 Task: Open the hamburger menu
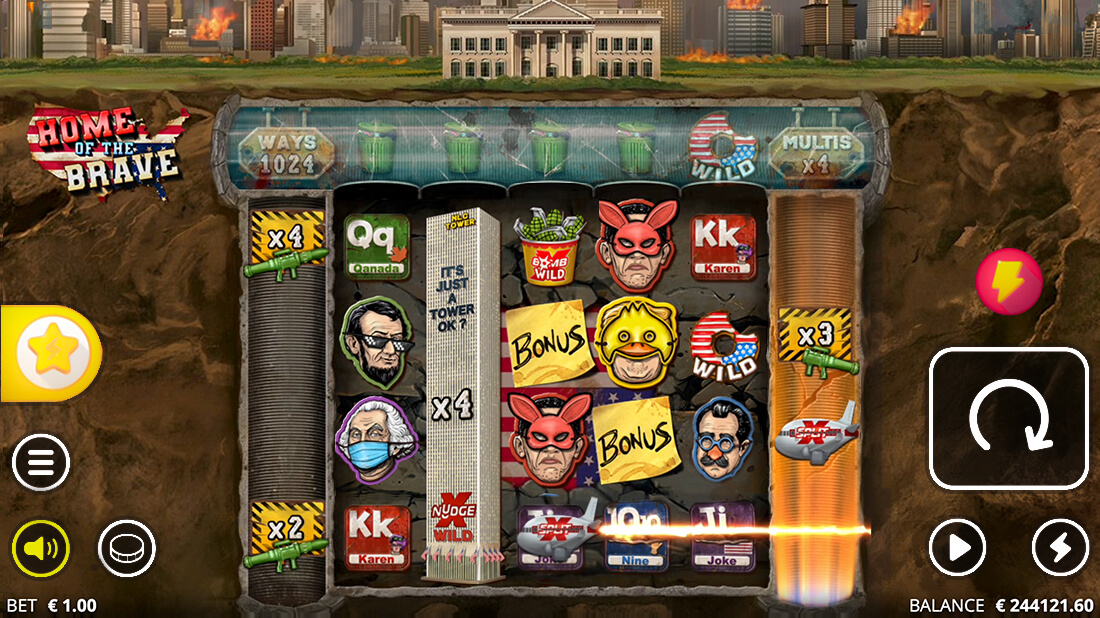point(41,463)
